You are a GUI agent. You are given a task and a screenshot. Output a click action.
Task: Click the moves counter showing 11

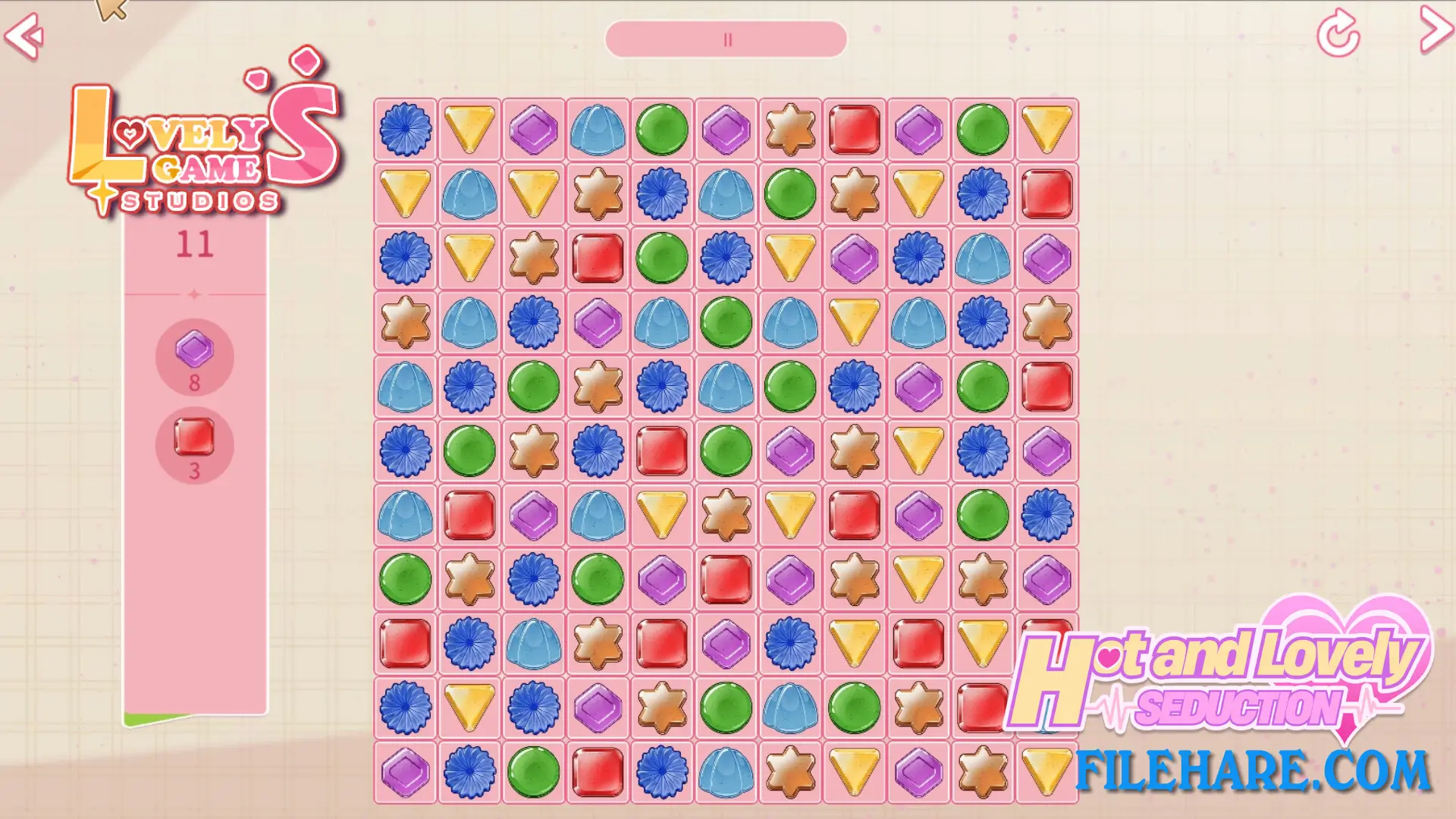196,243
